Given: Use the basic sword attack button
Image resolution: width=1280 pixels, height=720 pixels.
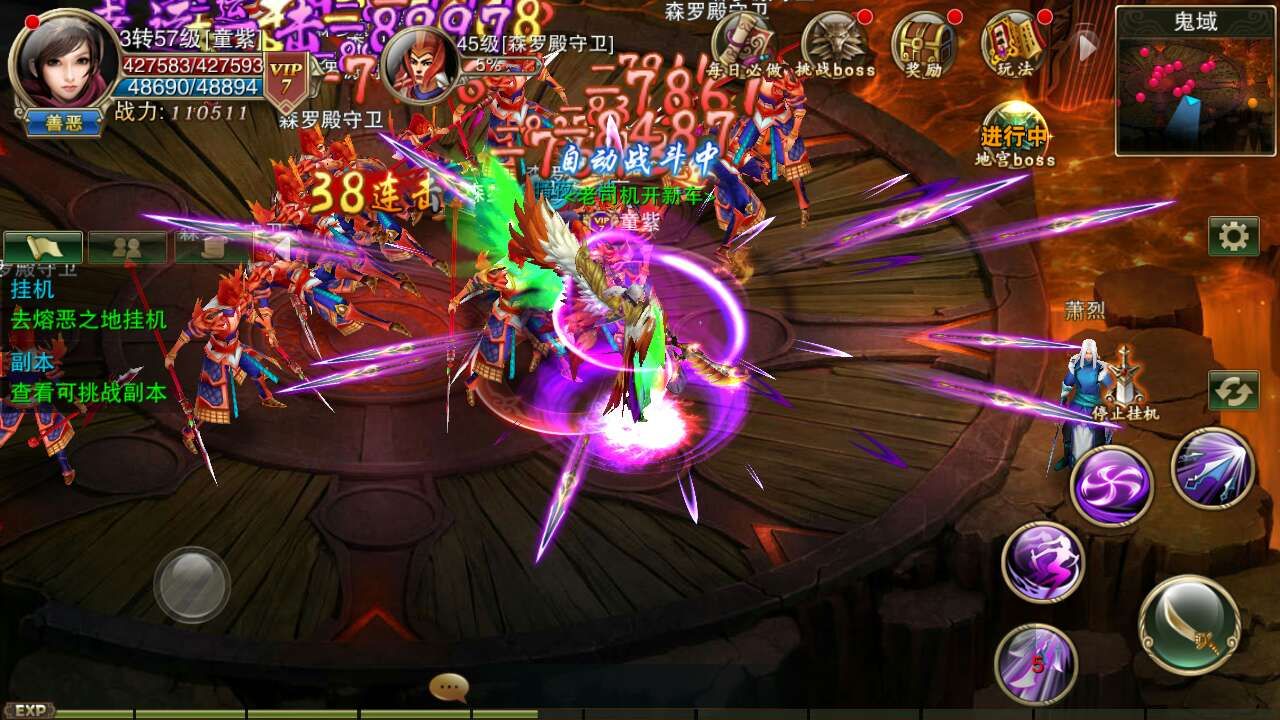Looking at the screenshot, I should 1189,626.
